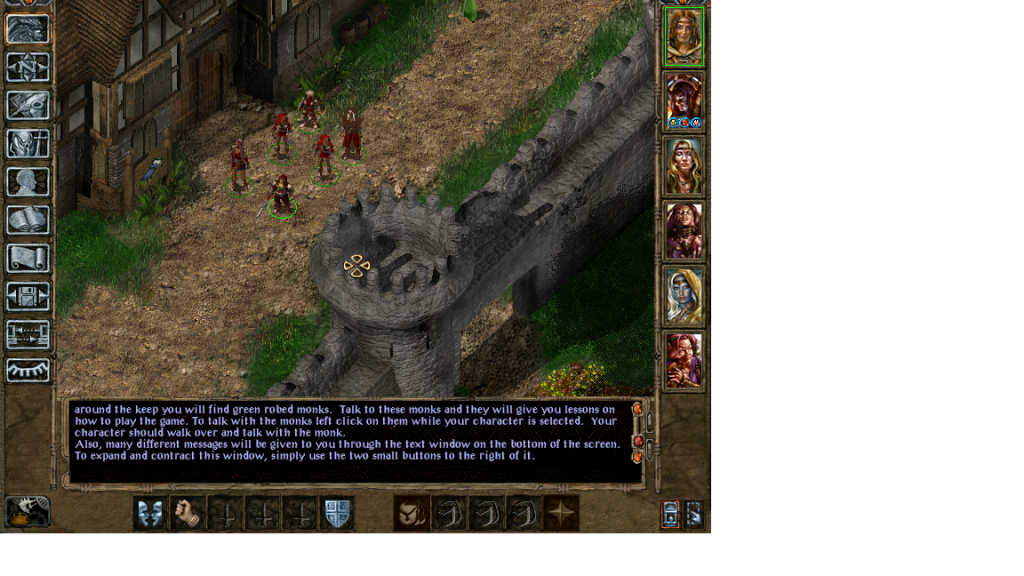Select the red hooded character portrait
Viewport: 1024px width, 576px height.
(x=685, y=101)
